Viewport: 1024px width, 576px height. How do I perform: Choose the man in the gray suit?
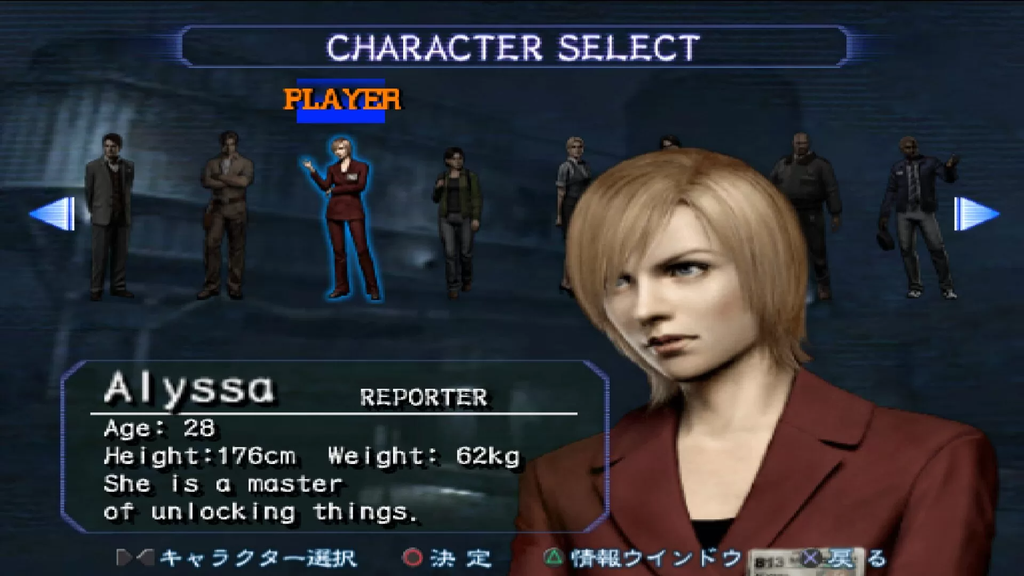[108, 215]
